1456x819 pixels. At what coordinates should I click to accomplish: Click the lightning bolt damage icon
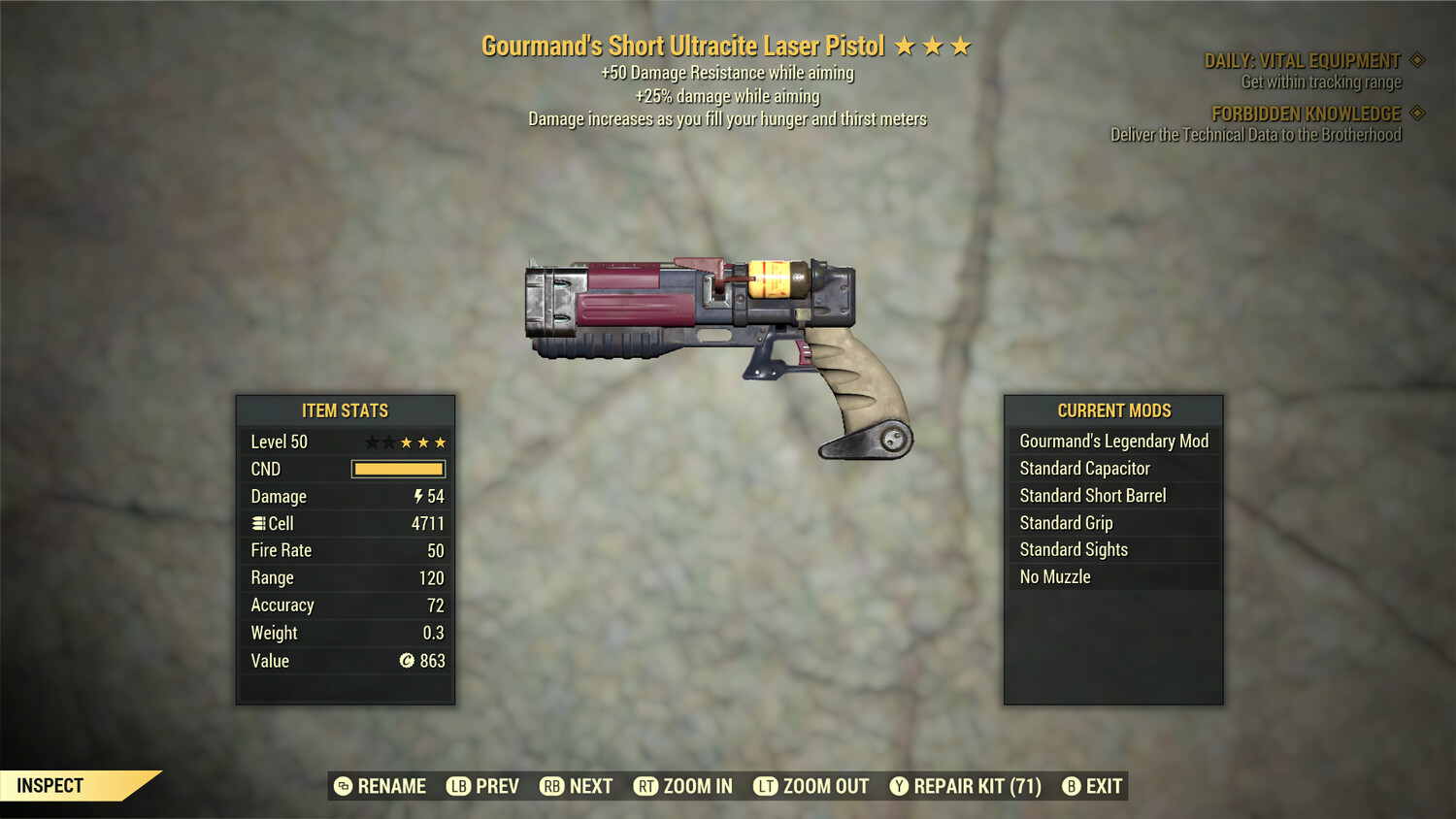(417, 496)
